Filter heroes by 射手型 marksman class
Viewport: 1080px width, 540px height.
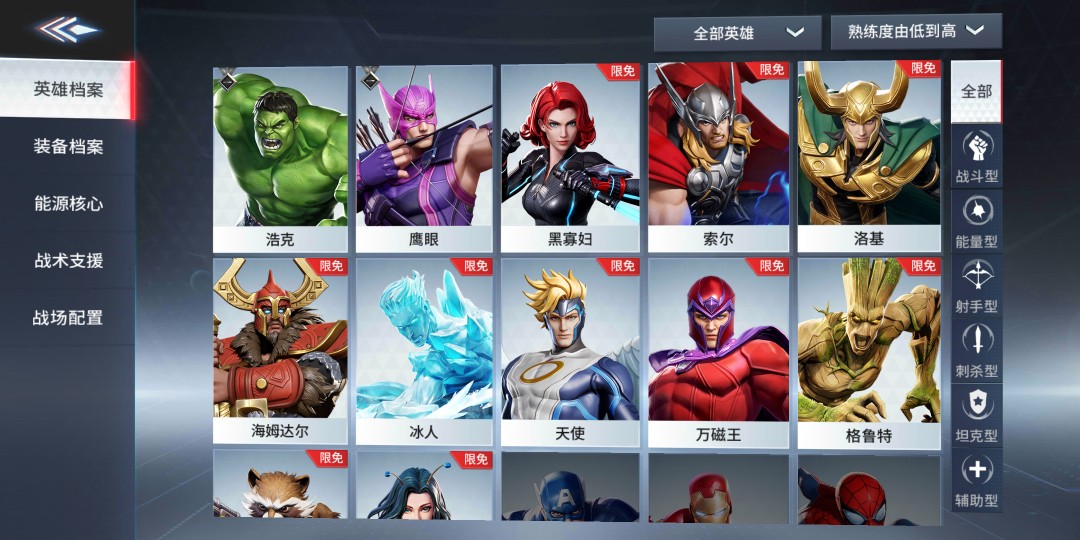coord(976,287)
